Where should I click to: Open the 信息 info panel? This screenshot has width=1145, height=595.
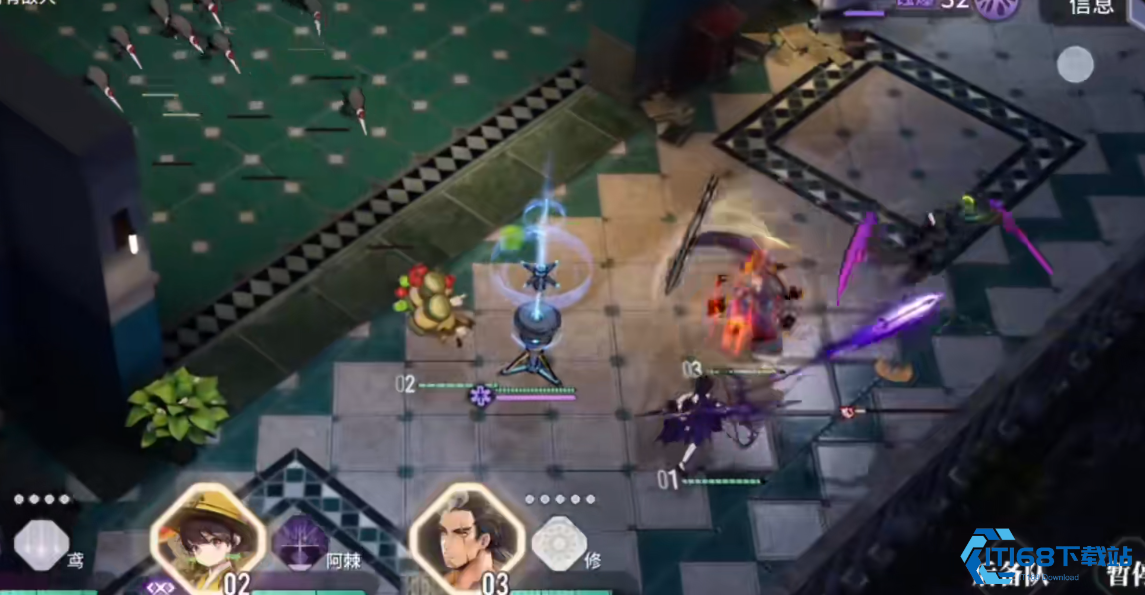1091,8
